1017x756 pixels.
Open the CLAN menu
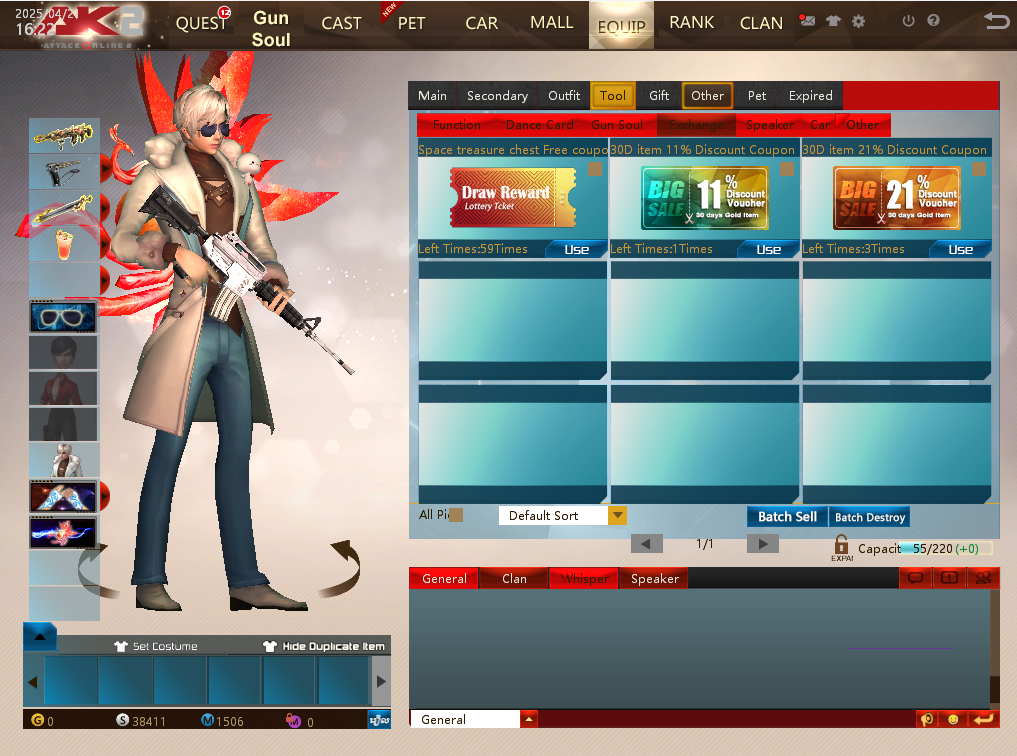pos(761,23)
